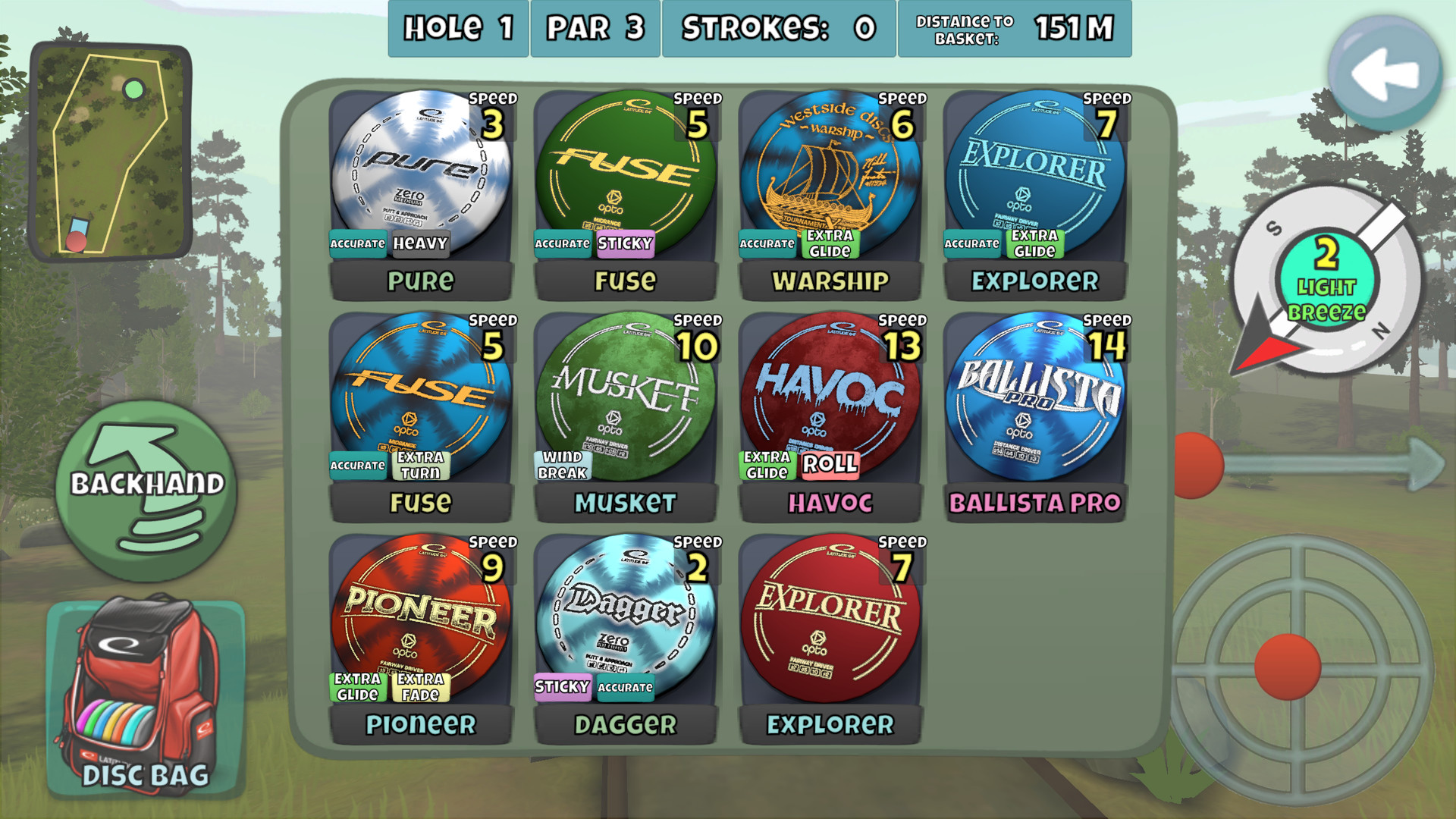Viewport: 1456px width, 819px height.
Task: Toggle the Sticky attribute on the Dagger
Action: tap(563, 686)
